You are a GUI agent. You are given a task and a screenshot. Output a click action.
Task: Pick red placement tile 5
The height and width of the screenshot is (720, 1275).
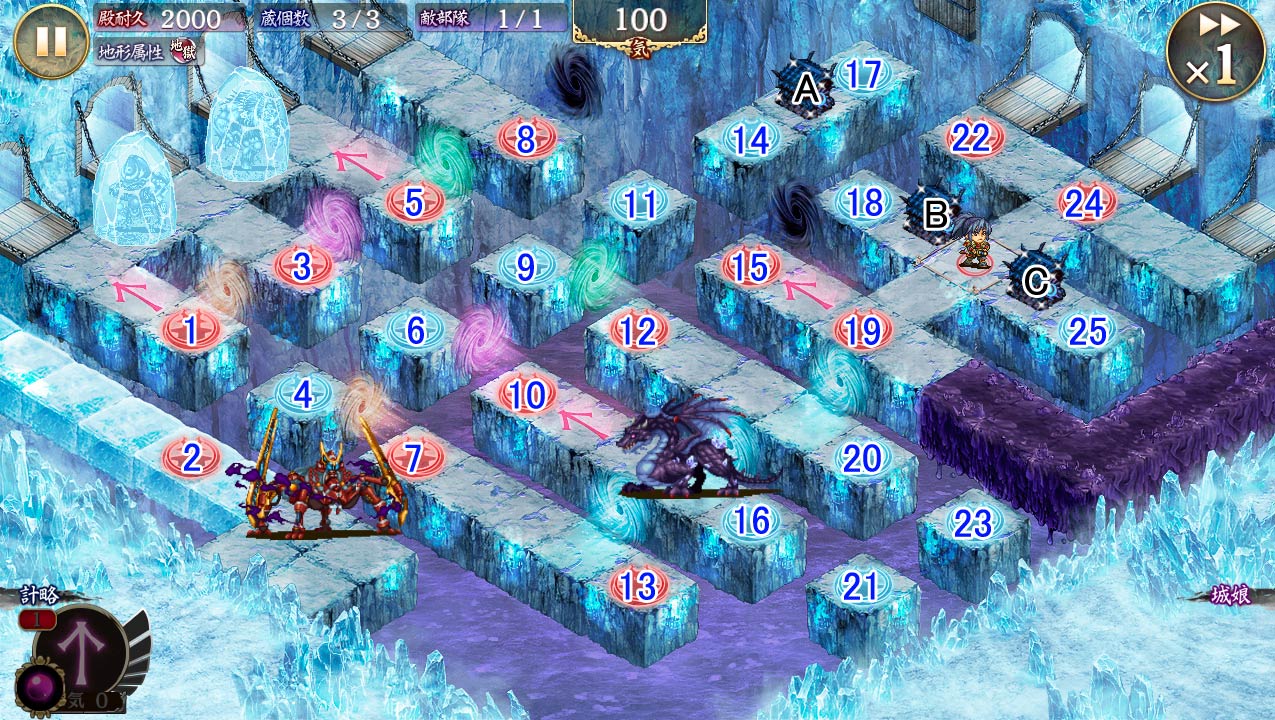pyautogui.click(x=415, y=201)
